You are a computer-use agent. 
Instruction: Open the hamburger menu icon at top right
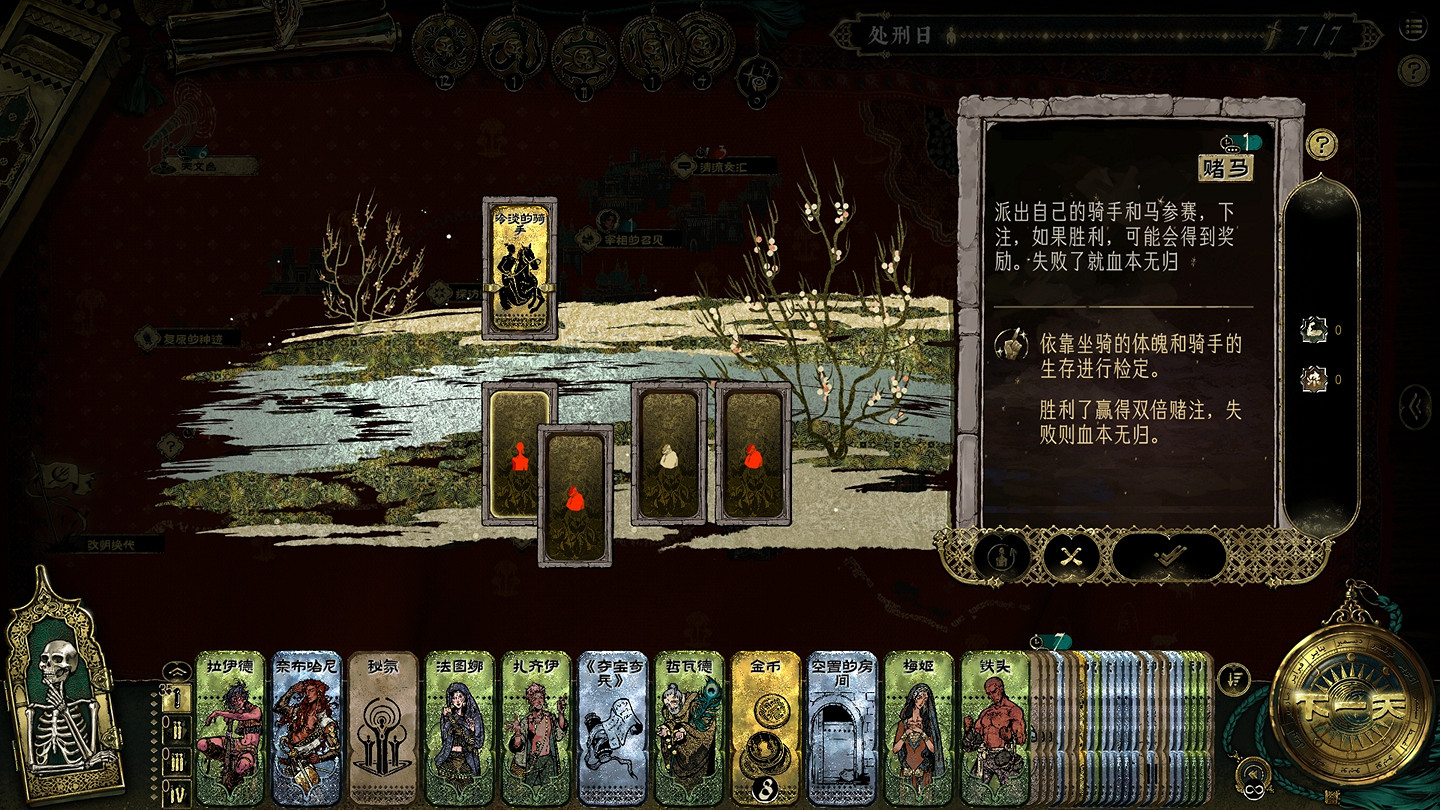click(x=1413, y=28)
